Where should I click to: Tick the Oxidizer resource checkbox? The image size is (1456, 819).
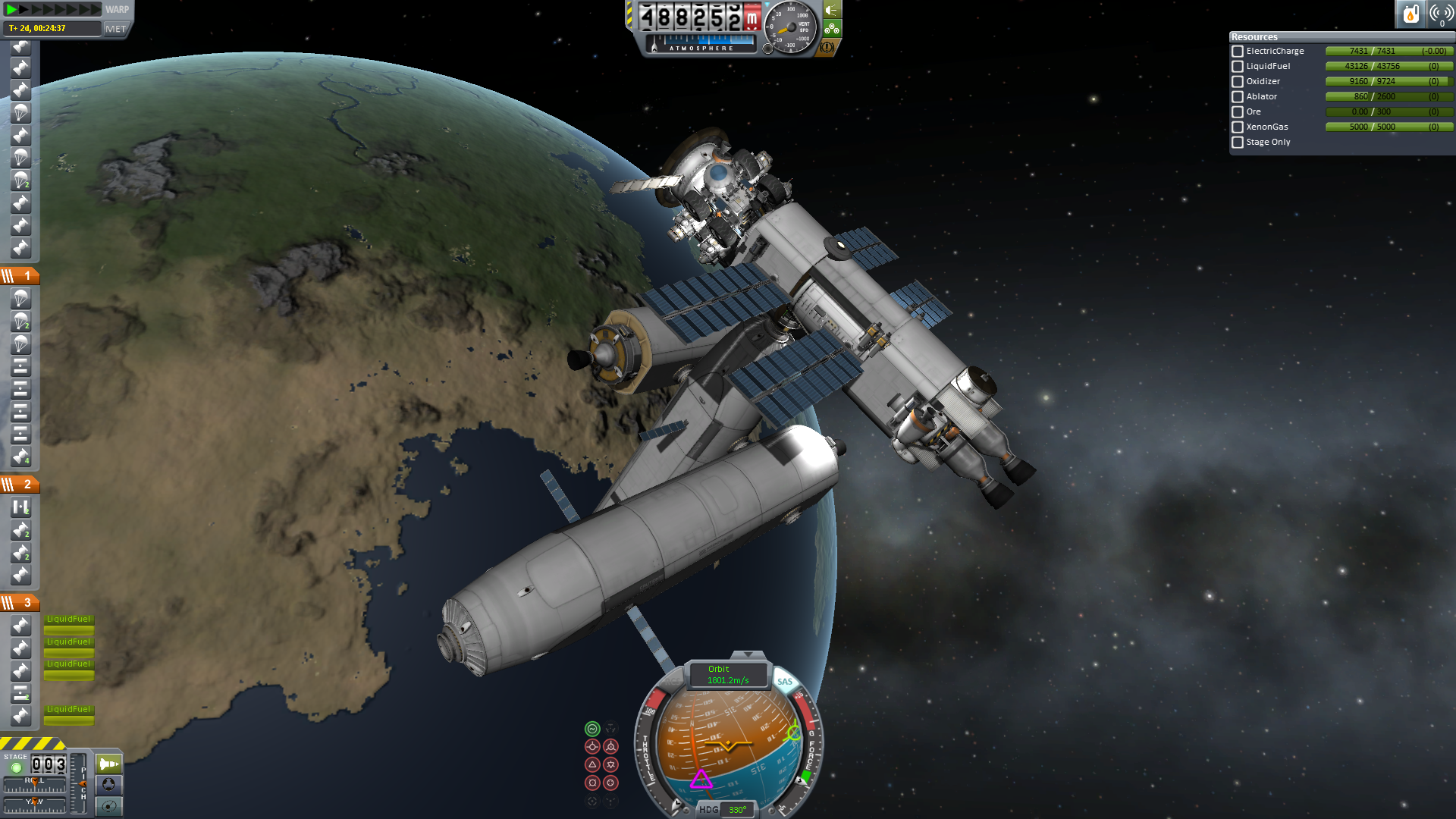(x=1238, y=82)
